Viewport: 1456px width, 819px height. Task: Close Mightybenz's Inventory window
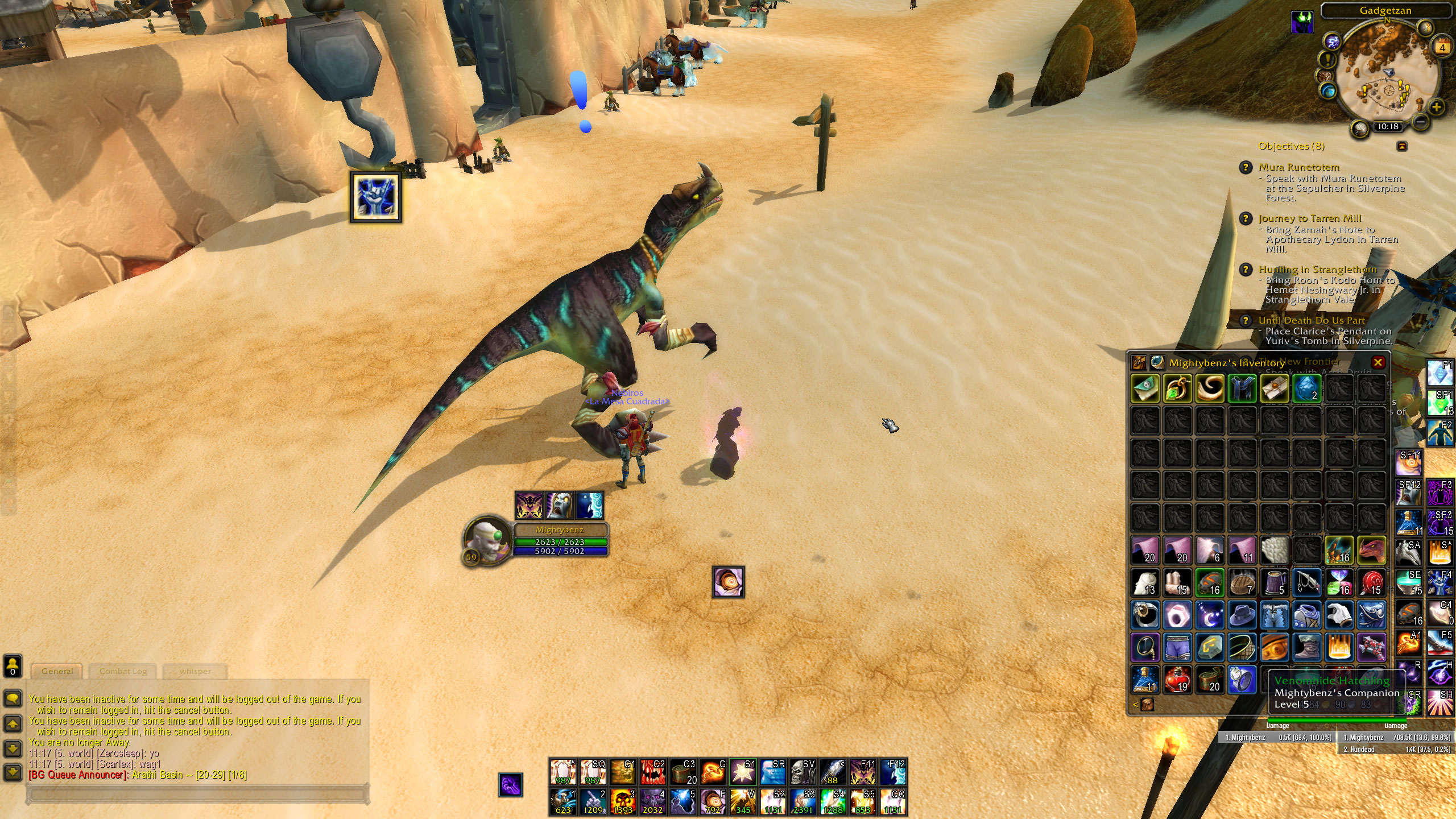1379,361
